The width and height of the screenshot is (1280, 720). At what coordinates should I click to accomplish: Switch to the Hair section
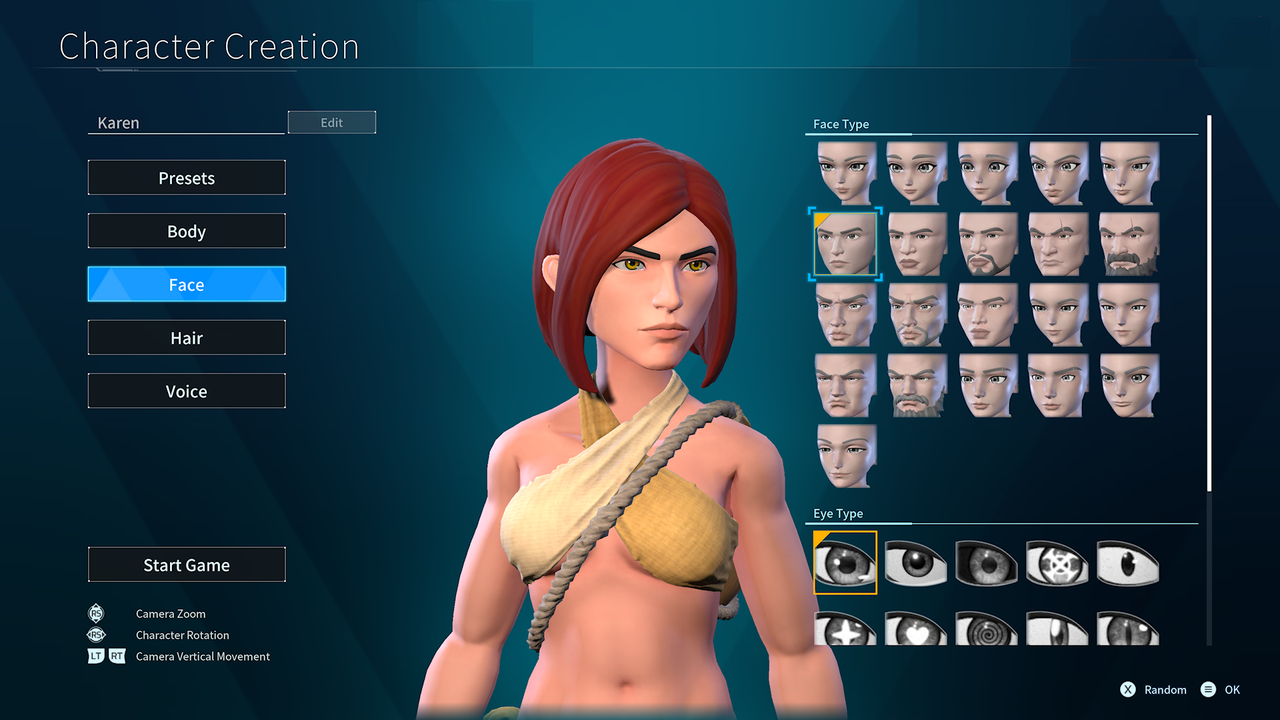pyautogui.click(x=186, y=337)
